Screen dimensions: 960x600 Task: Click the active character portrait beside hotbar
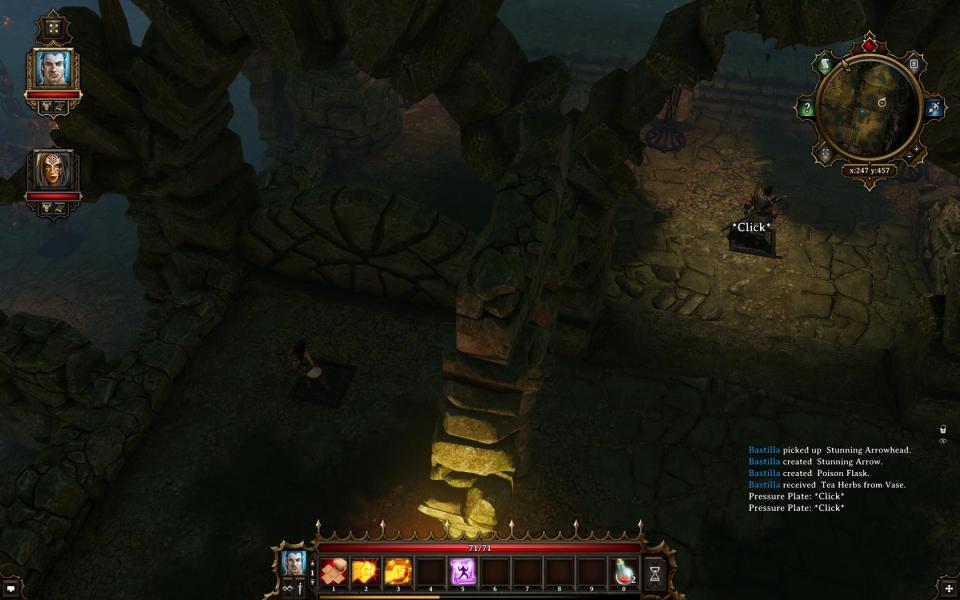point(293,563)
